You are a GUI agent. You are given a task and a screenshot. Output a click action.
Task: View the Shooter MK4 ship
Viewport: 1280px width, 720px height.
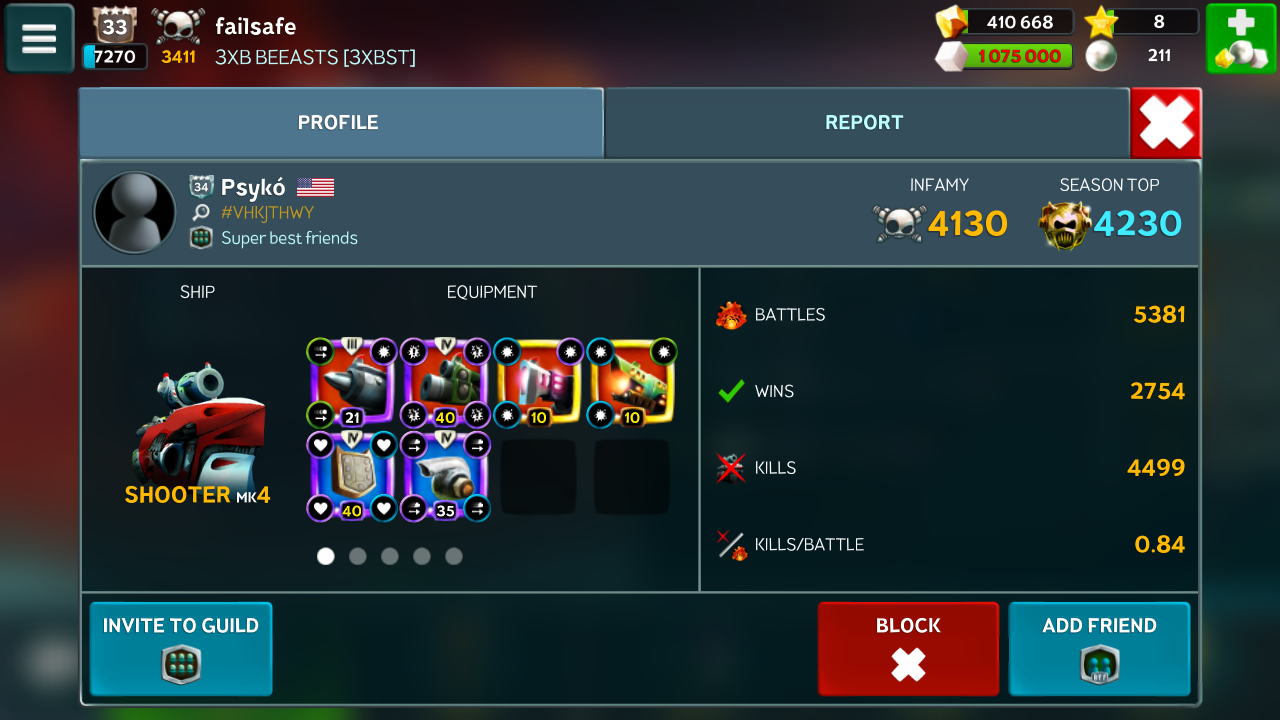point(197,430)
